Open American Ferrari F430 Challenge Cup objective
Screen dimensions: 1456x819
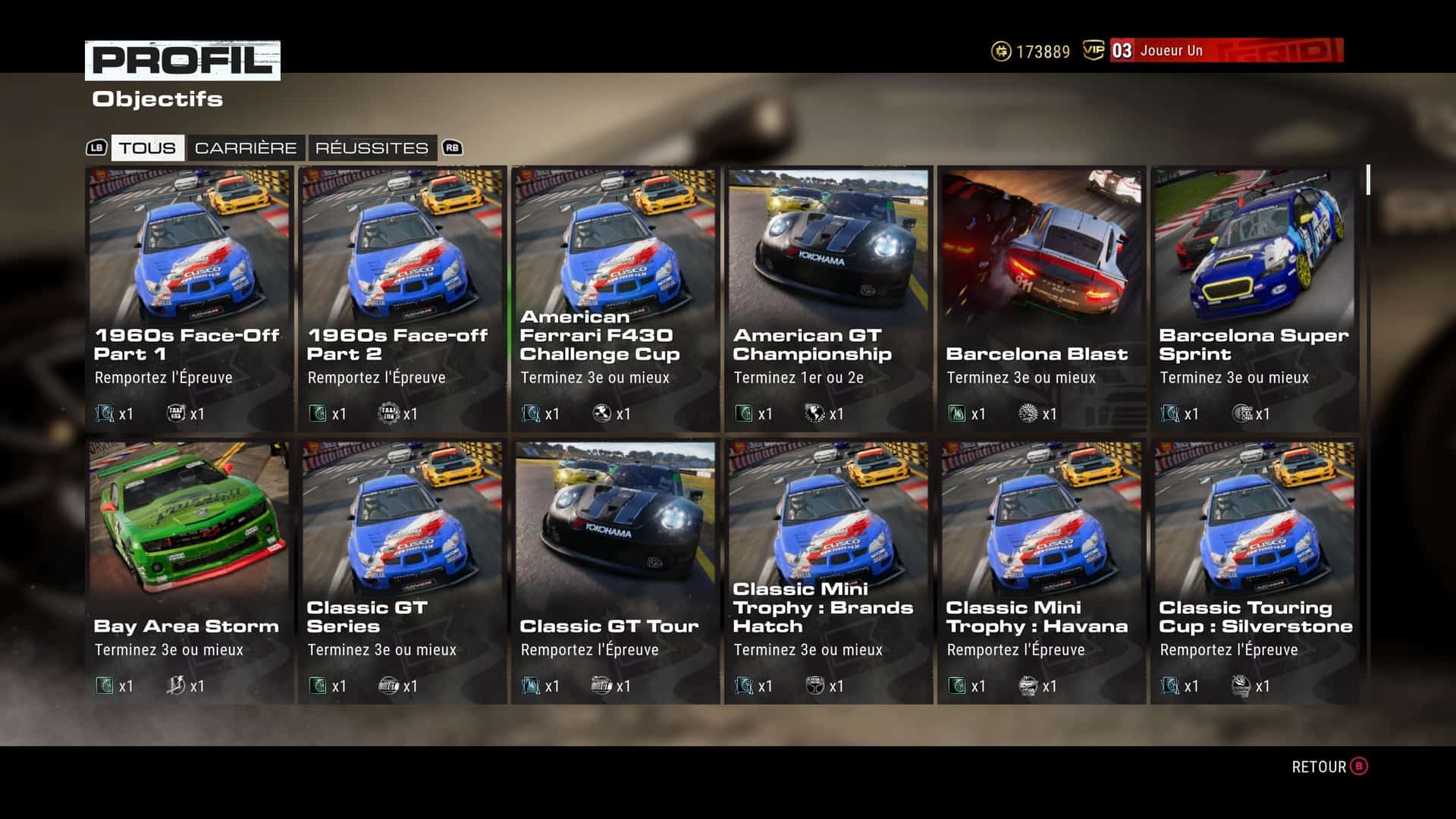[x=615, y=299]
